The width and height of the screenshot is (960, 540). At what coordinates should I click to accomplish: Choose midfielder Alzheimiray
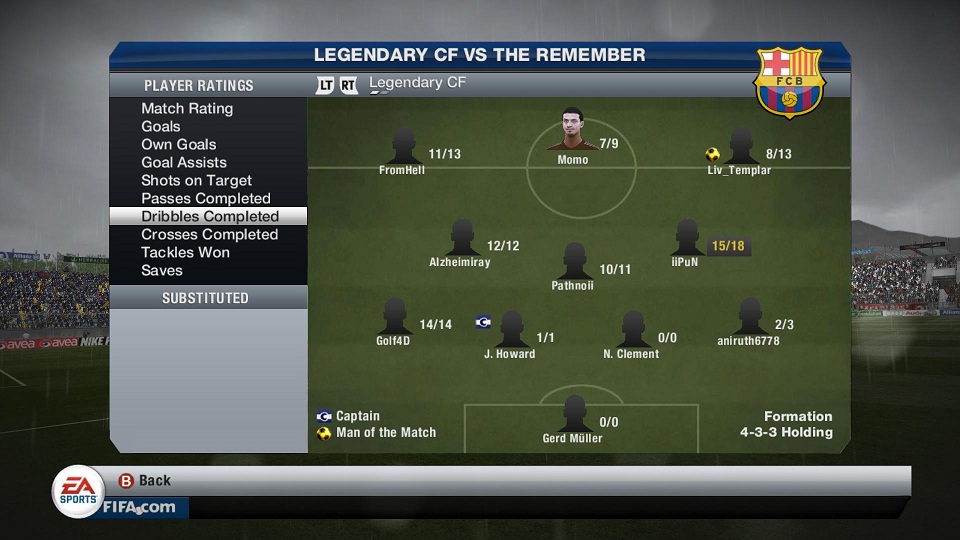click(x=461, y=240)
